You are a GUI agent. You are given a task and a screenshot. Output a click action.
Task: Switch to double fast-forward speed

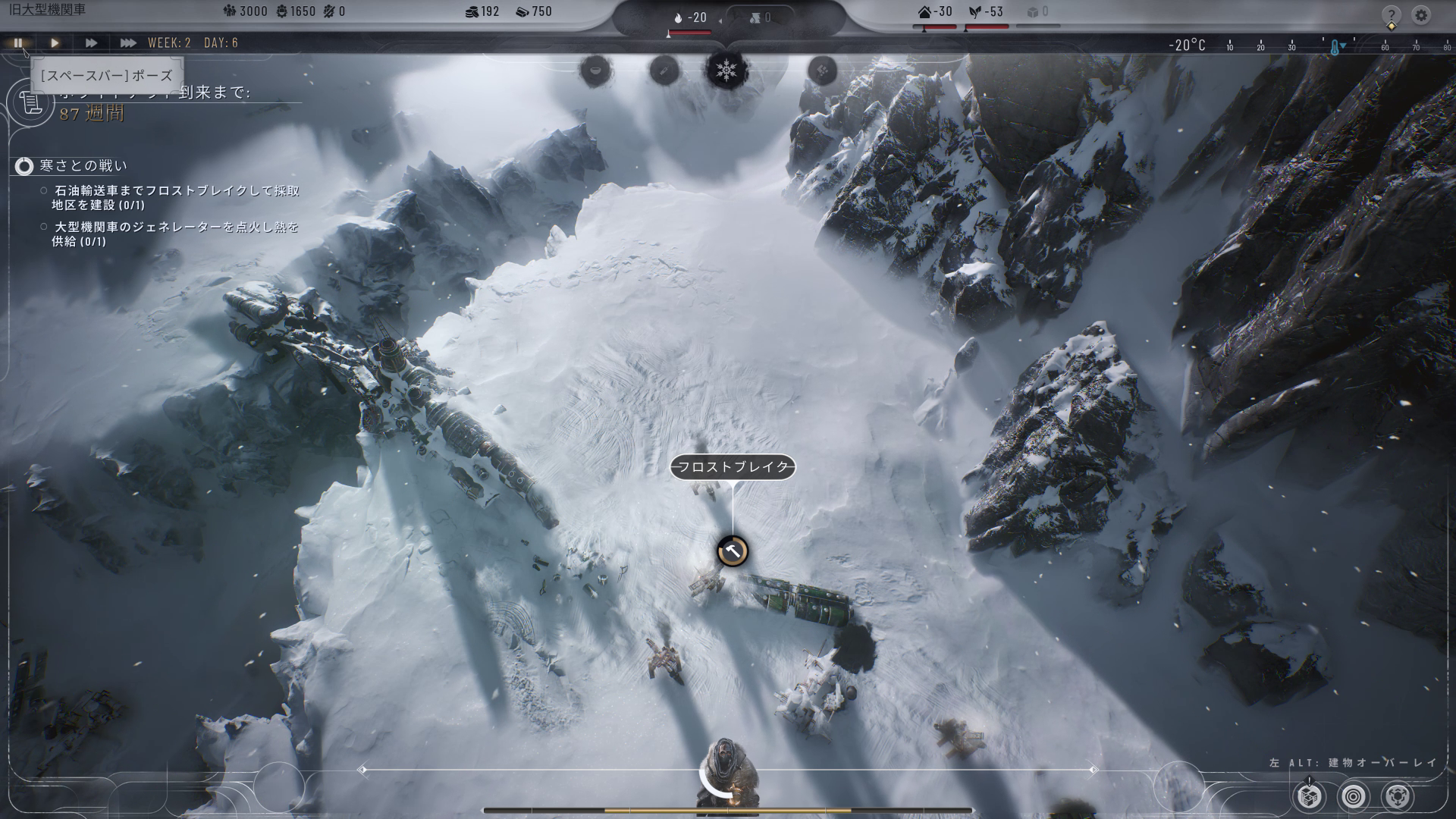click(x=91, y=43)
